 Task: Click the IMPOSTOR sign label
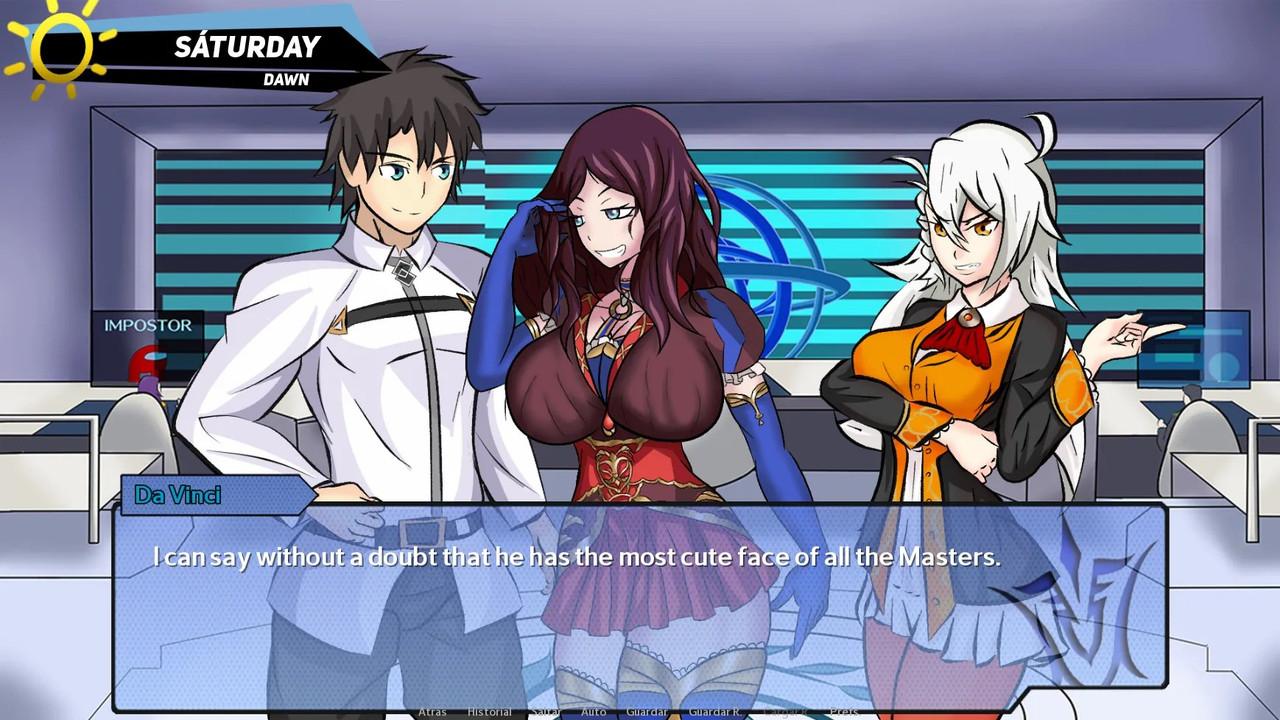click(148, 325)
